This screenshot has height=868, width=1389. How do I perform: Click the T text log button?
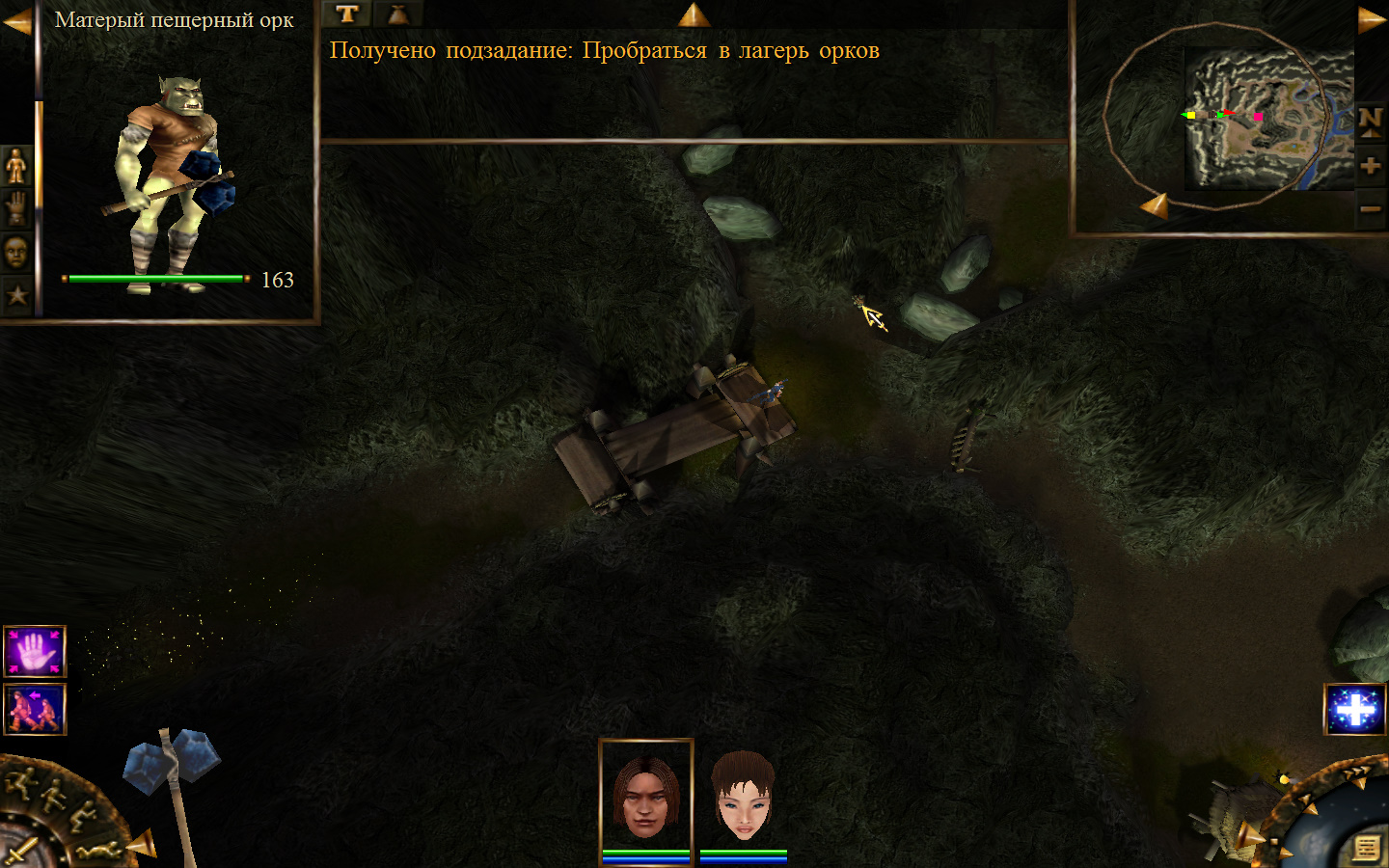pyautogui.click(x=347, y=14)
